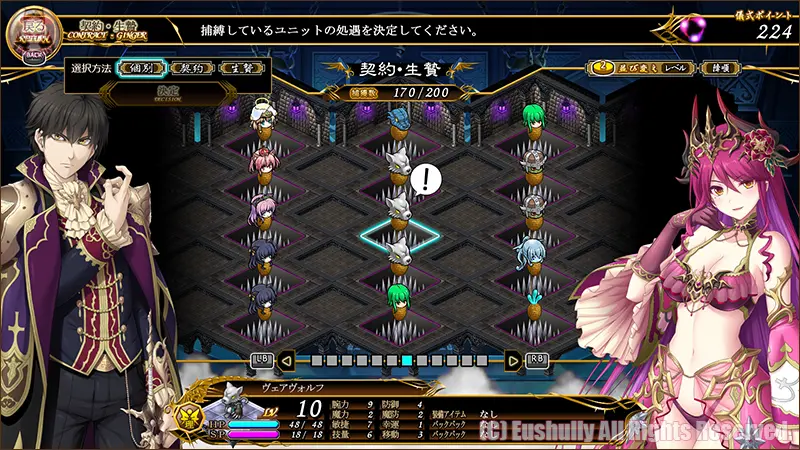This screenshot has width=800, height=450.
Task: Select the 個別 individual selection method
Action: pos(140,68)
